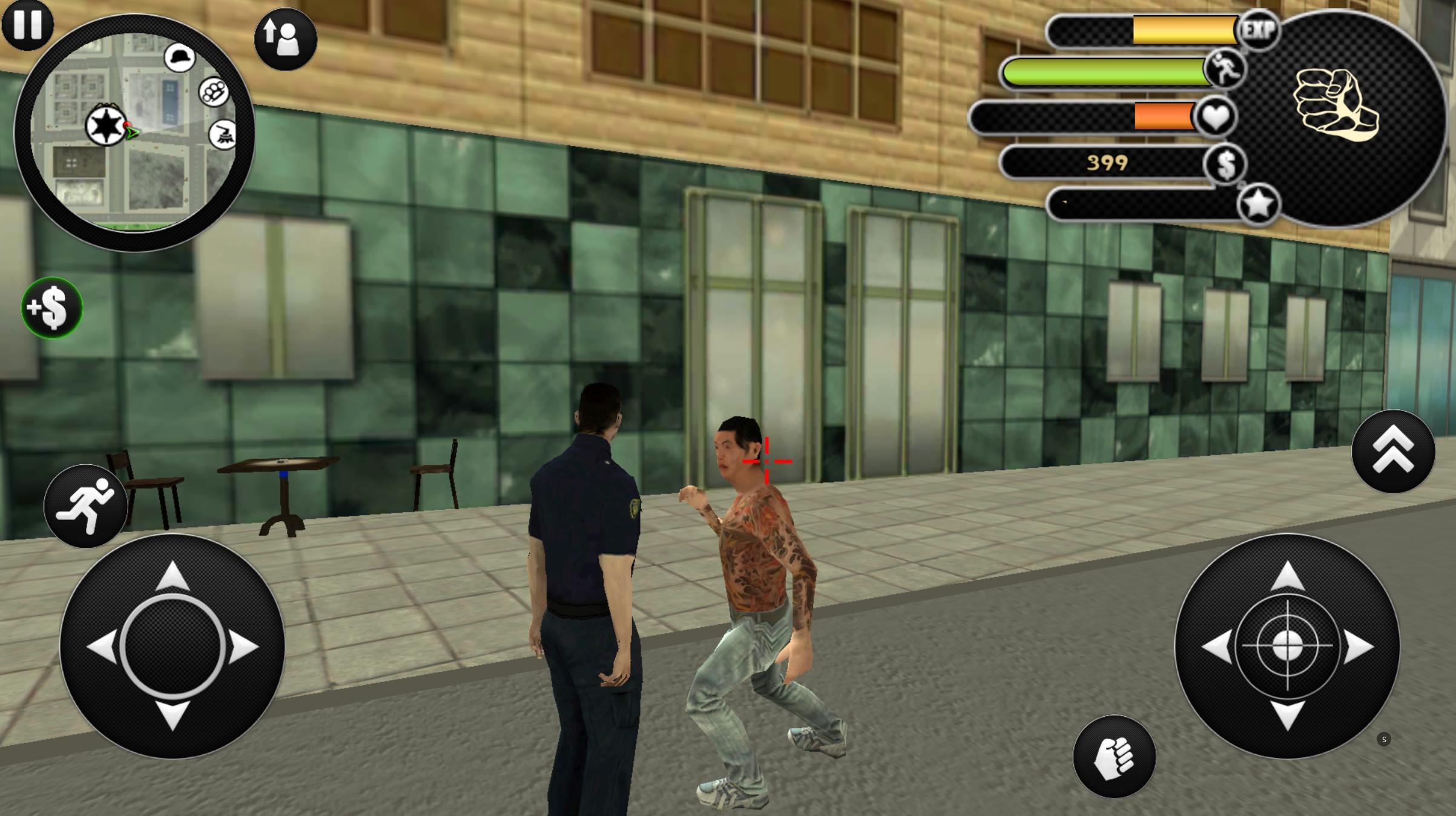The width and height of the screenshot is (1456, 816).
Task: Select the helmet marker on minimap
Action: pos(180,58)
